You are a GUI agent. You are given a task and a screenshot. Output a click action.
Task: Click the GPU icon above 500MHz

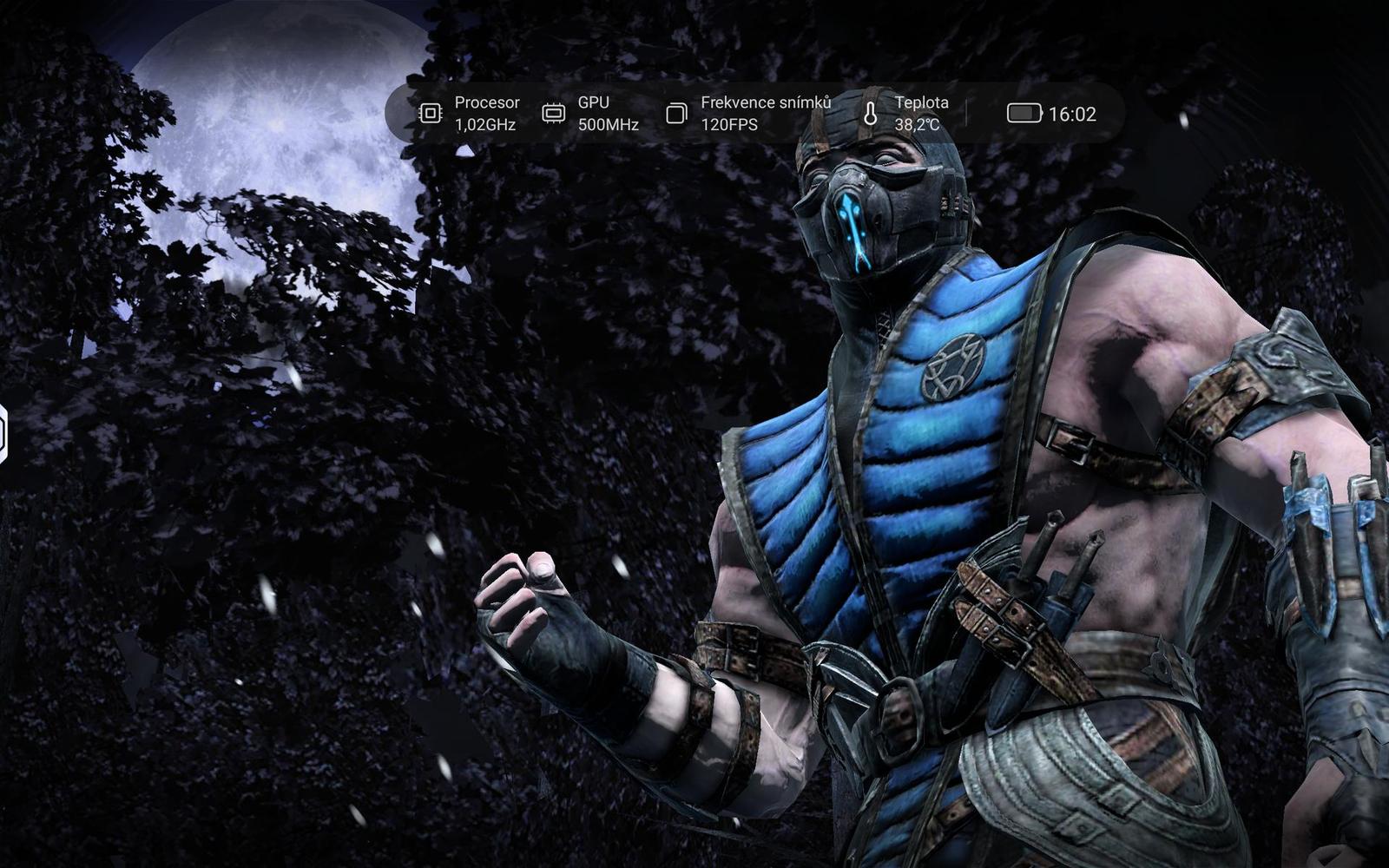tap(553, 111)
